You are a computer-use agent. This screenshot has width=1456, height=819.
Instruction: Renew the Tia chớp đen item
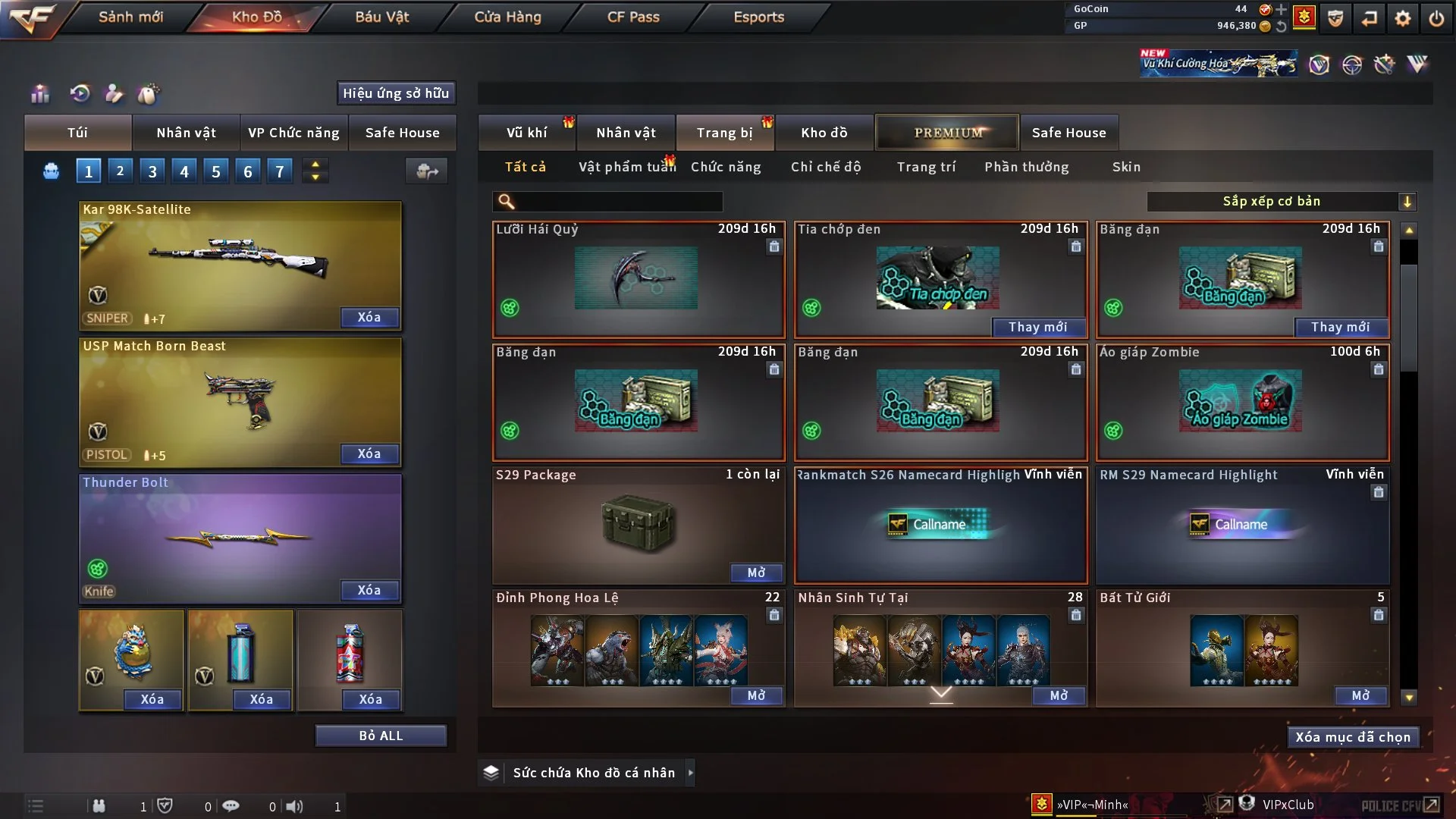tap(1037, 327)
